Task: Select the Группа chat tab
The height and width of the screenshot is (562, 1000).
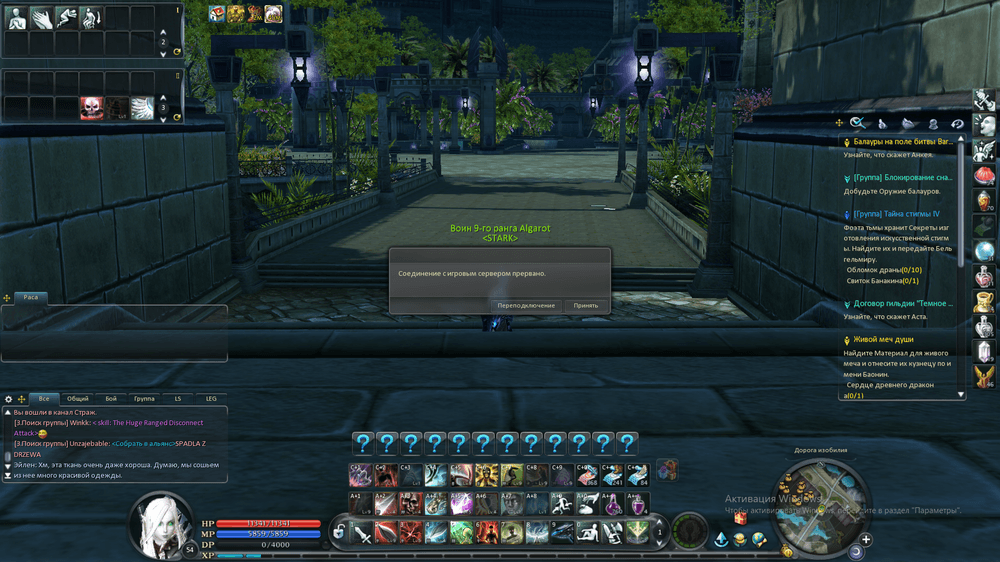Action: pyautogui.click(x=144, y=399)
